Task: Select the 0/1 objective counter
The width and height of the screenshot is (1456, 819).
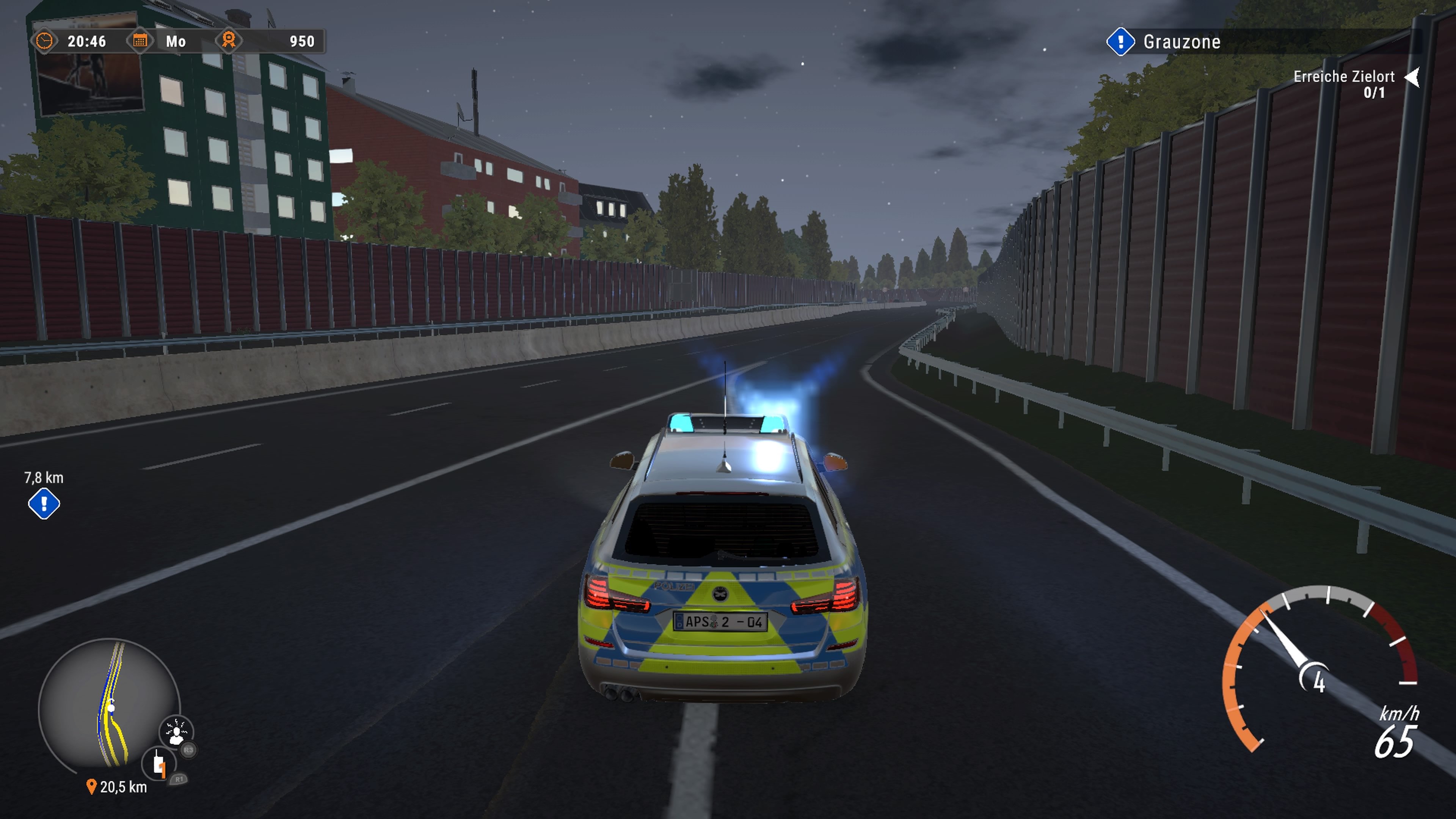Action: click(1373, 95)
